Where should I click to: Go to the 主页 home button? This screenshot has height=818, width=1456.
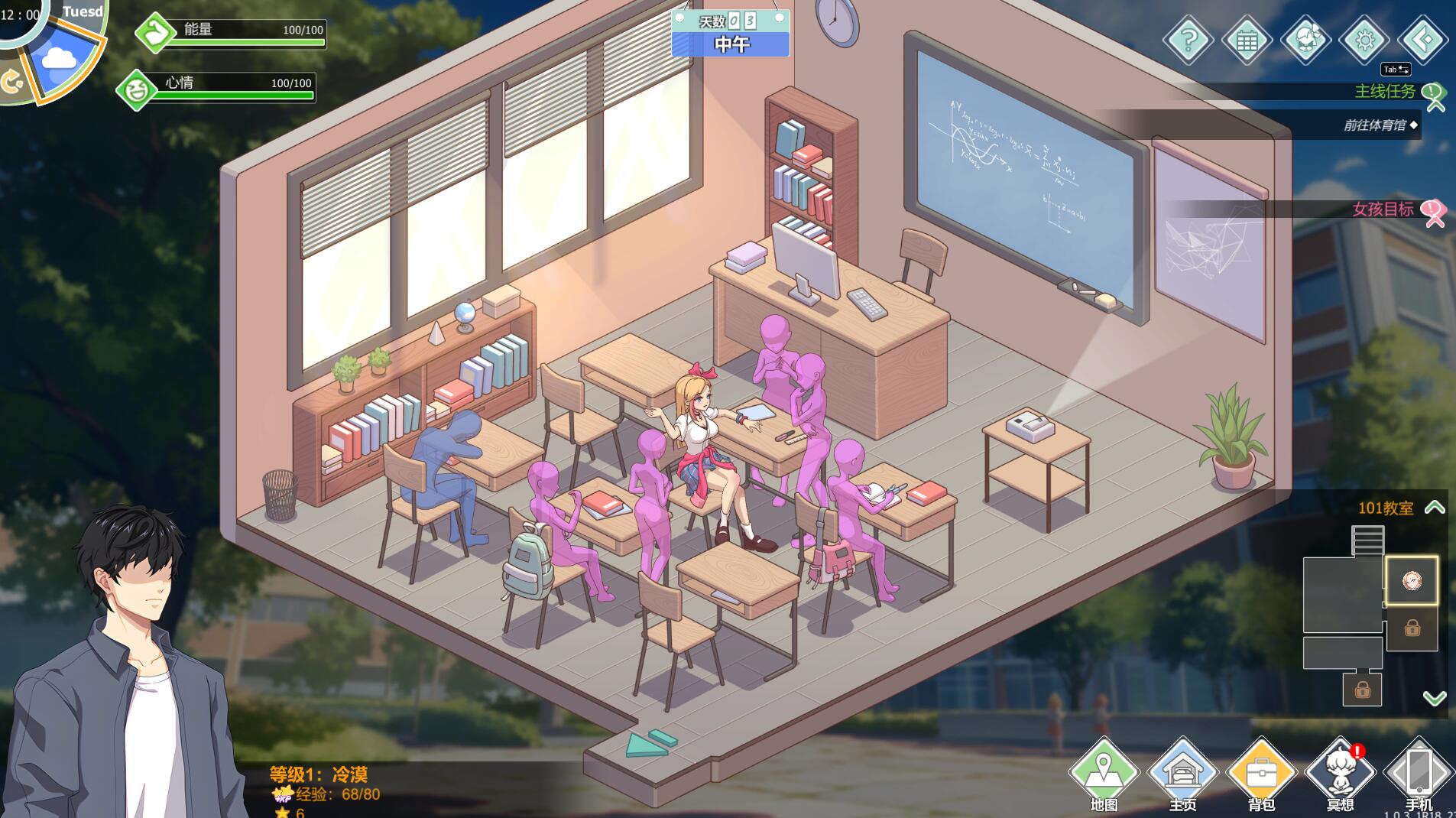1182,774
